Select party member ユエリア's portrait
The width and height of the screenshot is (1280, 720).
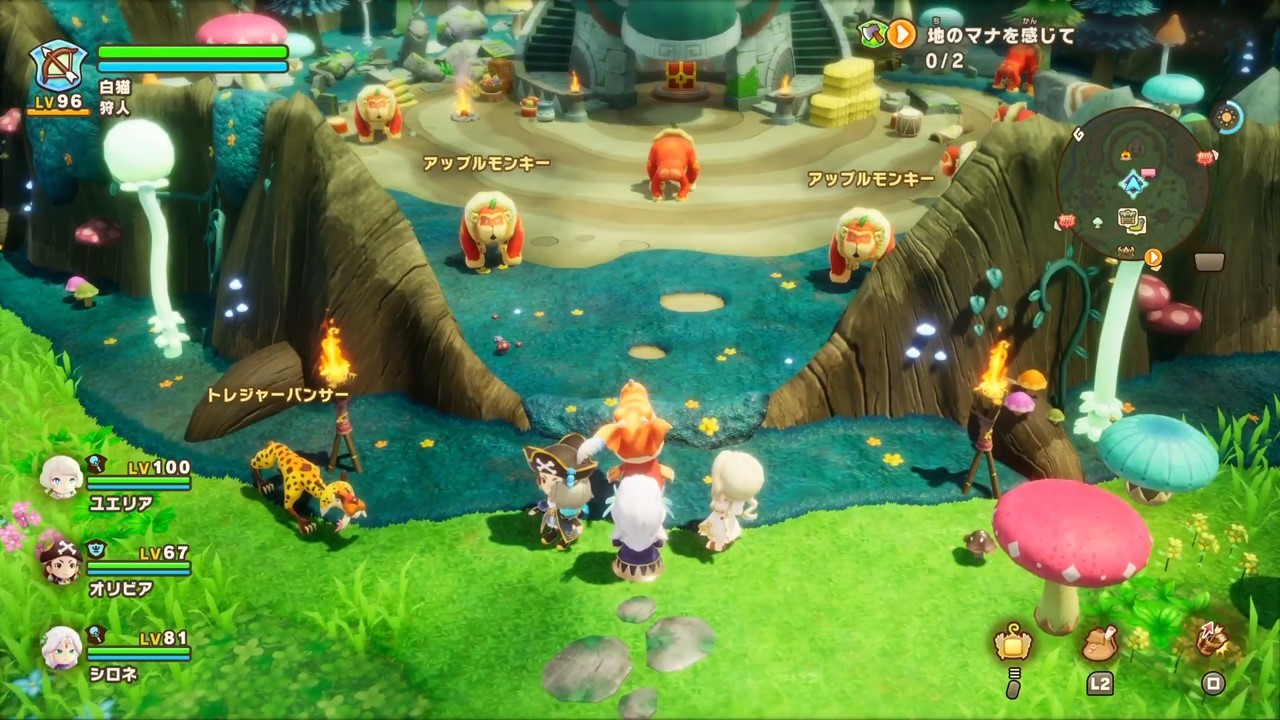pos(61,477)
